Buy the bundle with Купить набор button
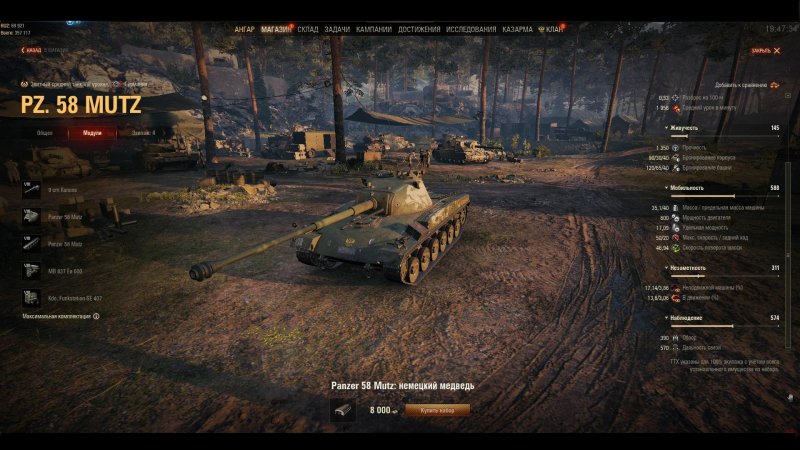The width and height of the screenshot is (800, 450). pos(438,409)
